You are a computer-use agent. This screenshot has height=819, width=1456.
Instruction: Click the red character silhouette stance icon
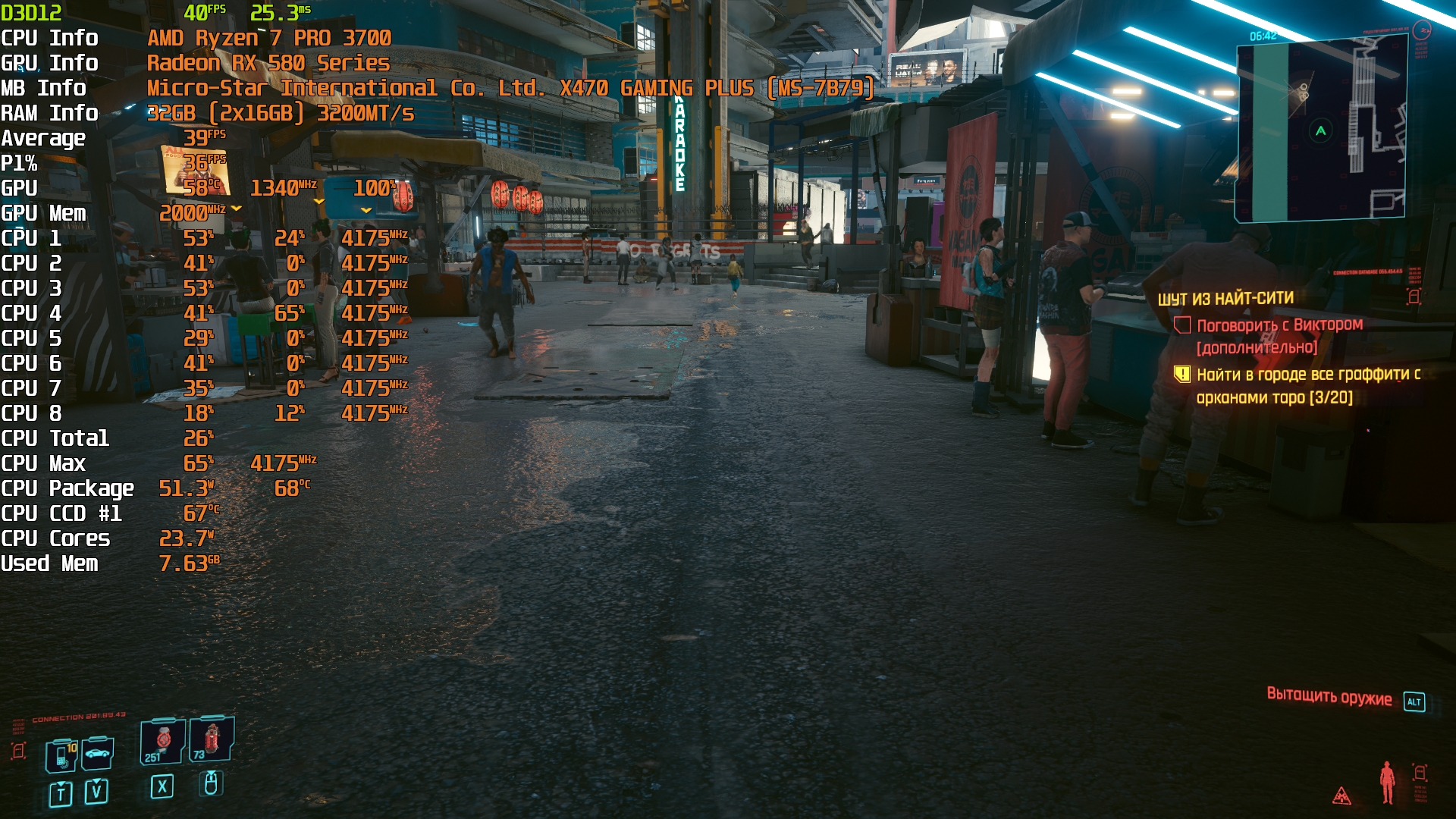pos(1387,782)
